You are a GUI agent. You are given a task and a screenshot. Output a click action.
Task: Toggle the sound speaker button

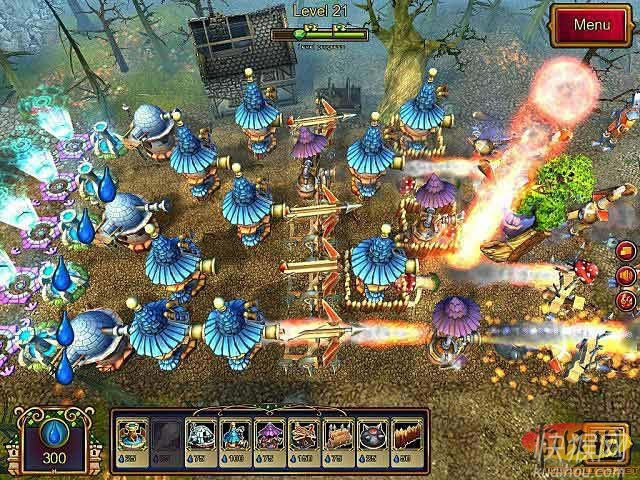pos(627,275)
